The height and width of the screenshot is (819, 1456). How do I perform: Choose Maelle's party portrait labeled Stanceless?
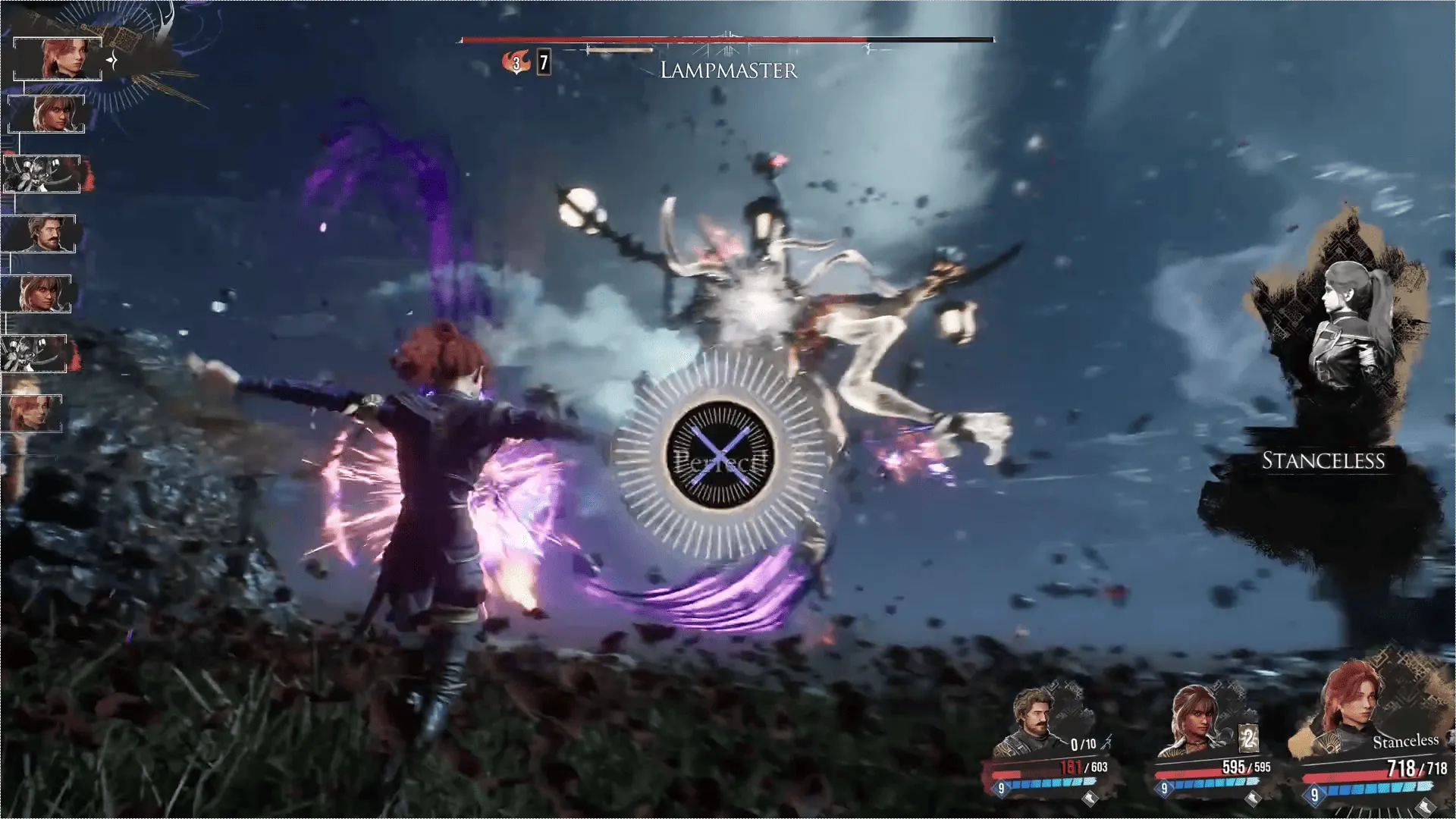click(x=1345, y=711)
